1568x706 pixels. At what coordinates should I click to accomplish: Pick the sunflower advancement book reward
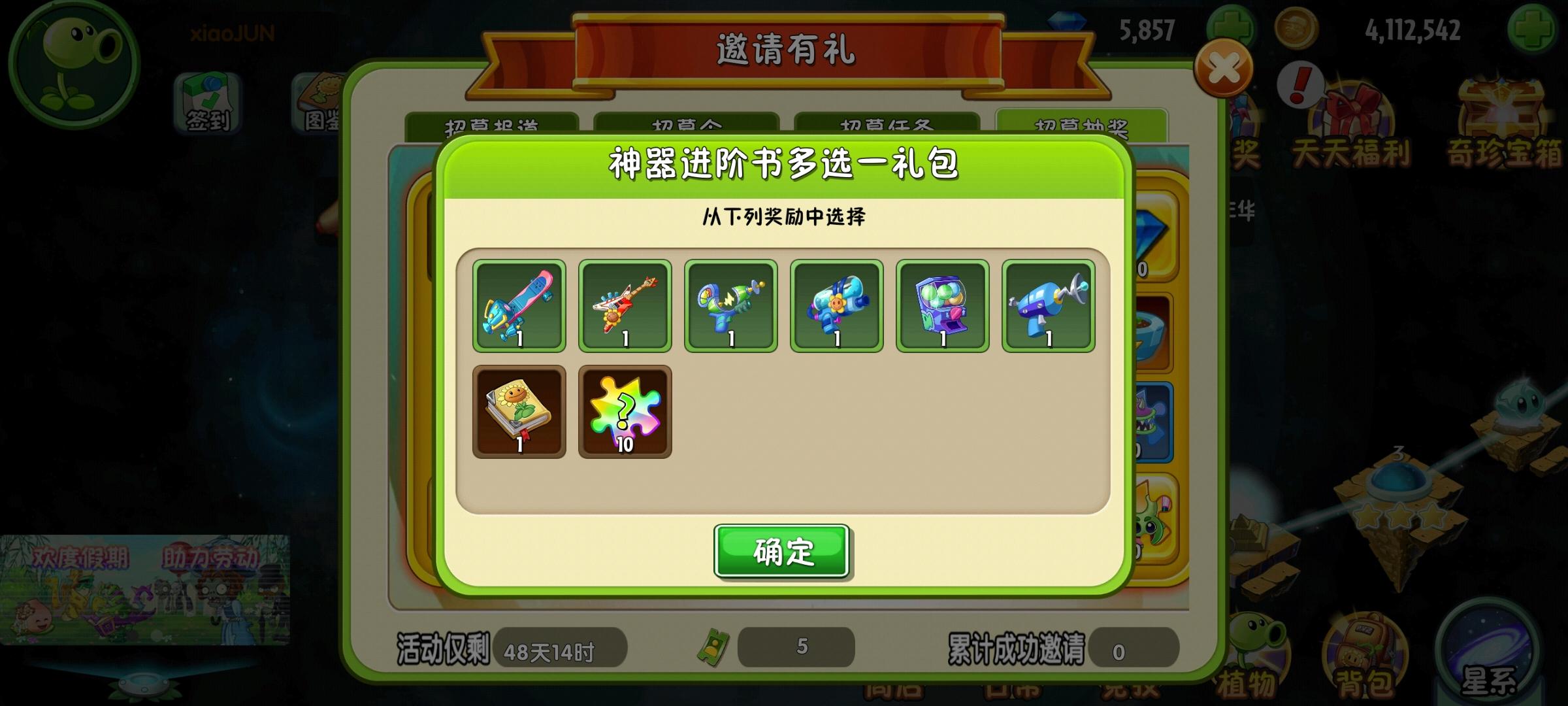click(519, 412)
